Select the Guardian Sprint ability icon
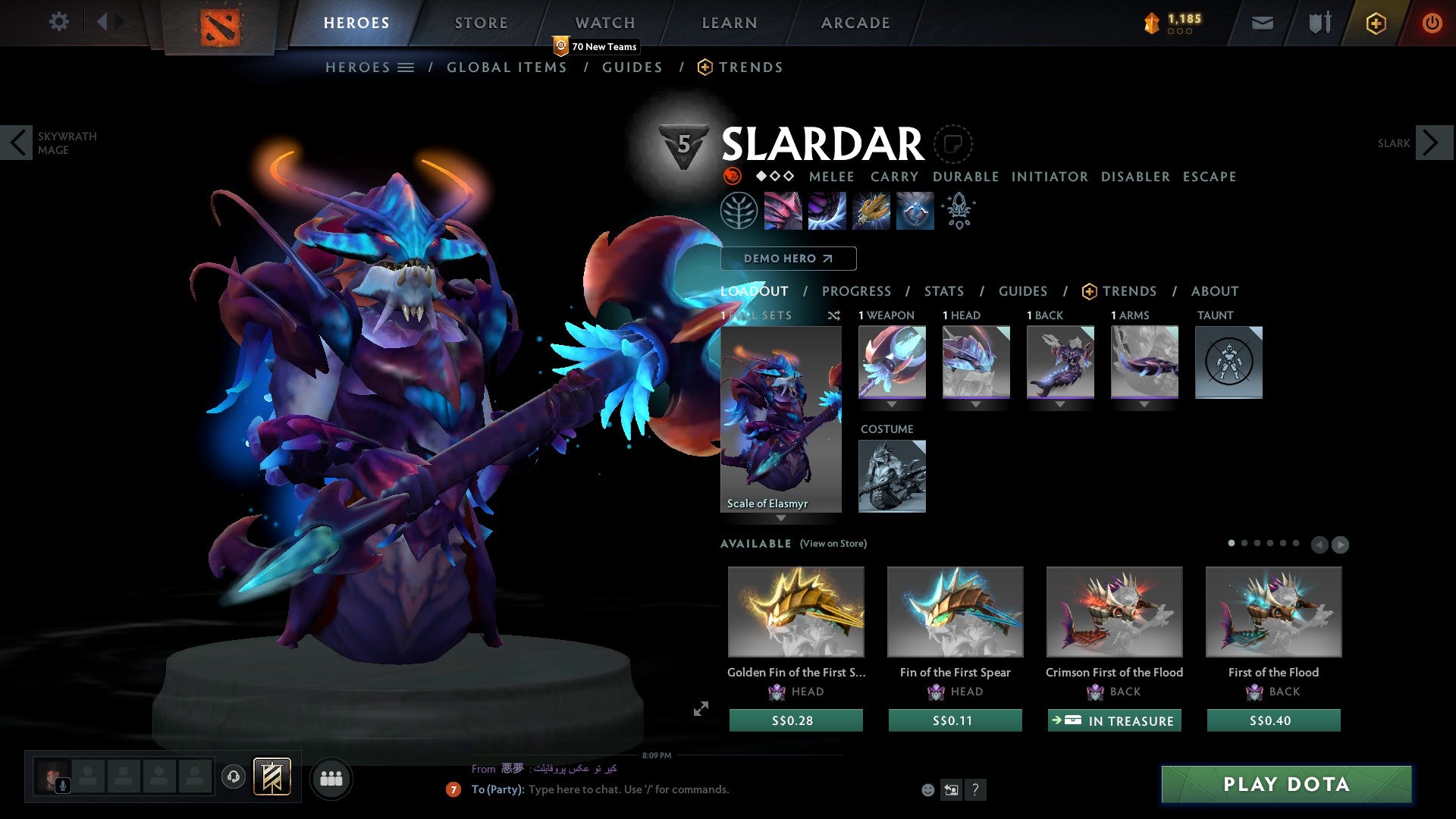 coord(783,211)
